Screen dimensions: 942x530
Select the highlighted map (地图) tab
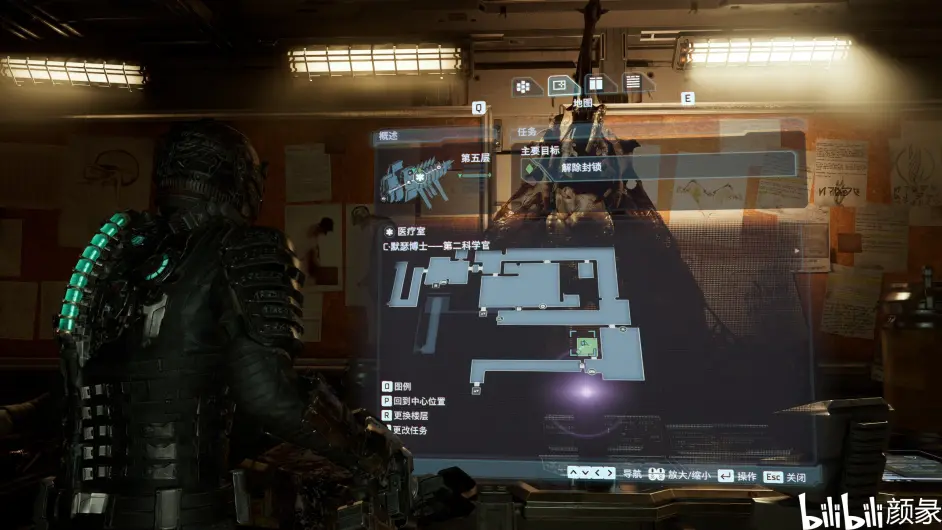[x=560, y=85]
